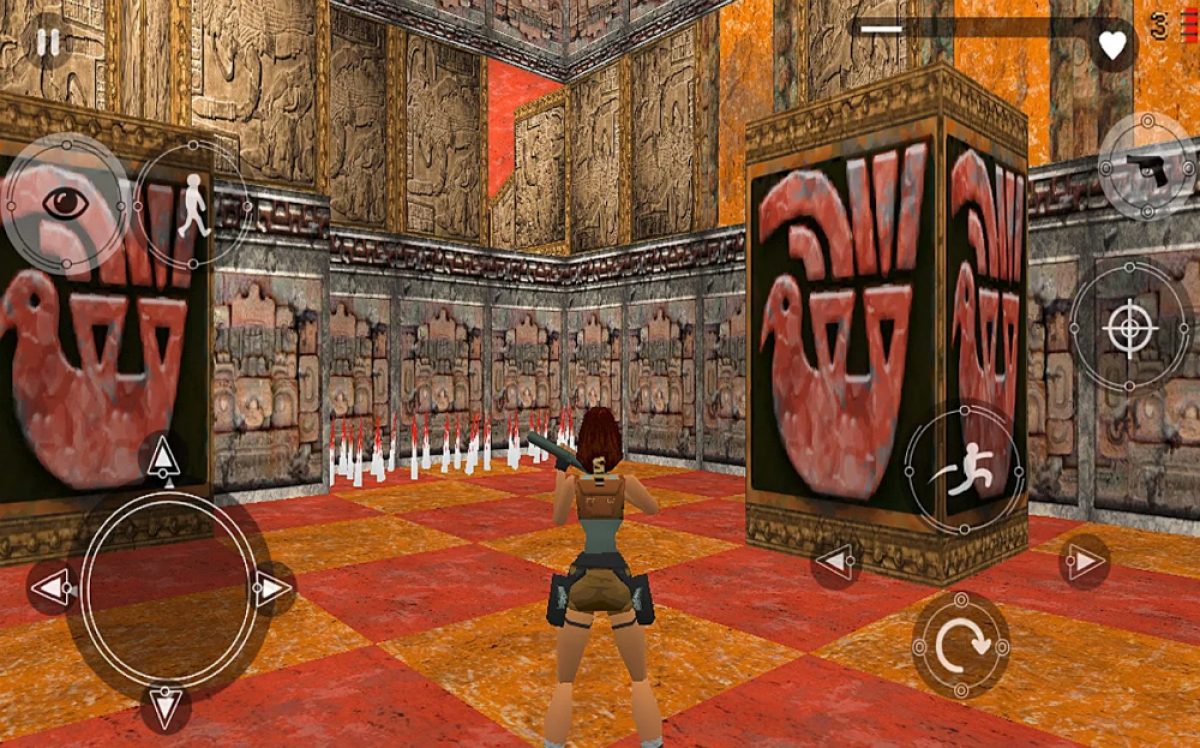Use a medipack via the heart icon
This screenshot has height=748, width=1200.
(x=1112, y=44)
